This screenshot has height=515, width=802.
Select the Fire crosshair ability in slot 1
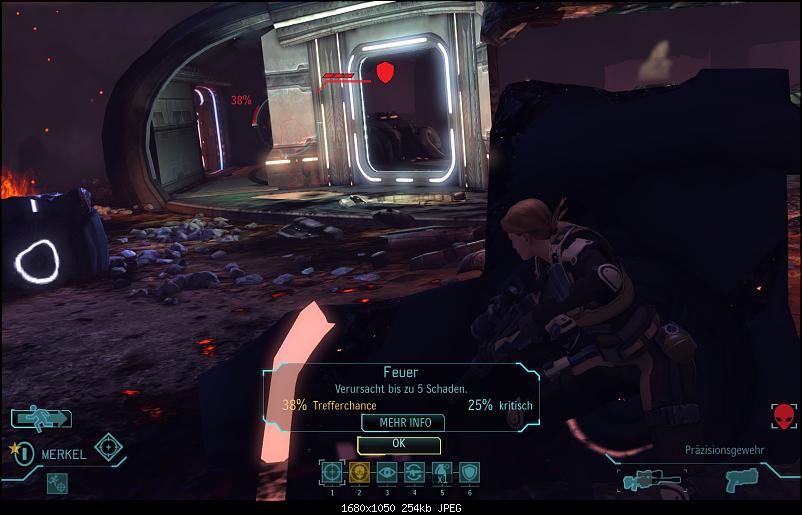click(331, 473)
